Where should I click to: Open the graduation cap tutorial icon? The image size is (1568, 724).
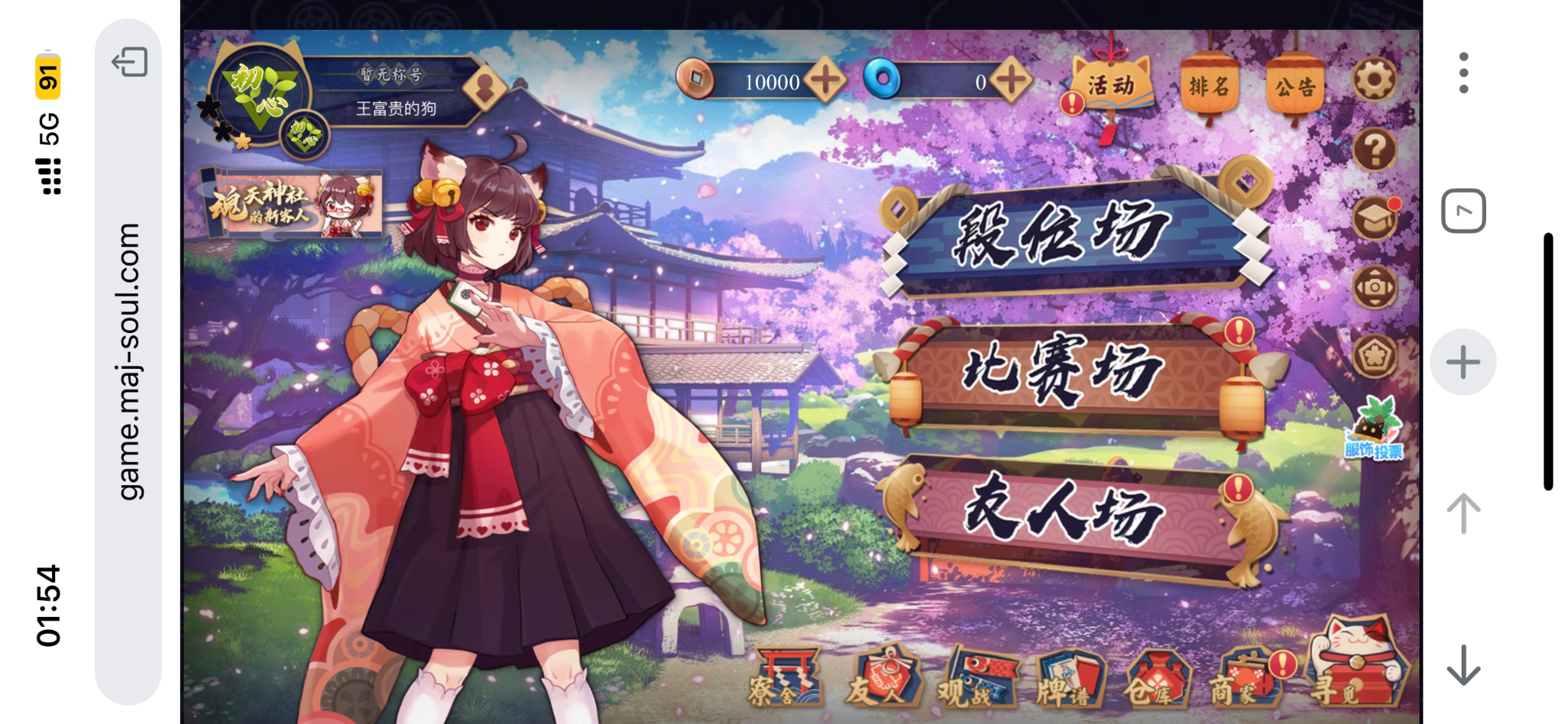point(1374,219)
